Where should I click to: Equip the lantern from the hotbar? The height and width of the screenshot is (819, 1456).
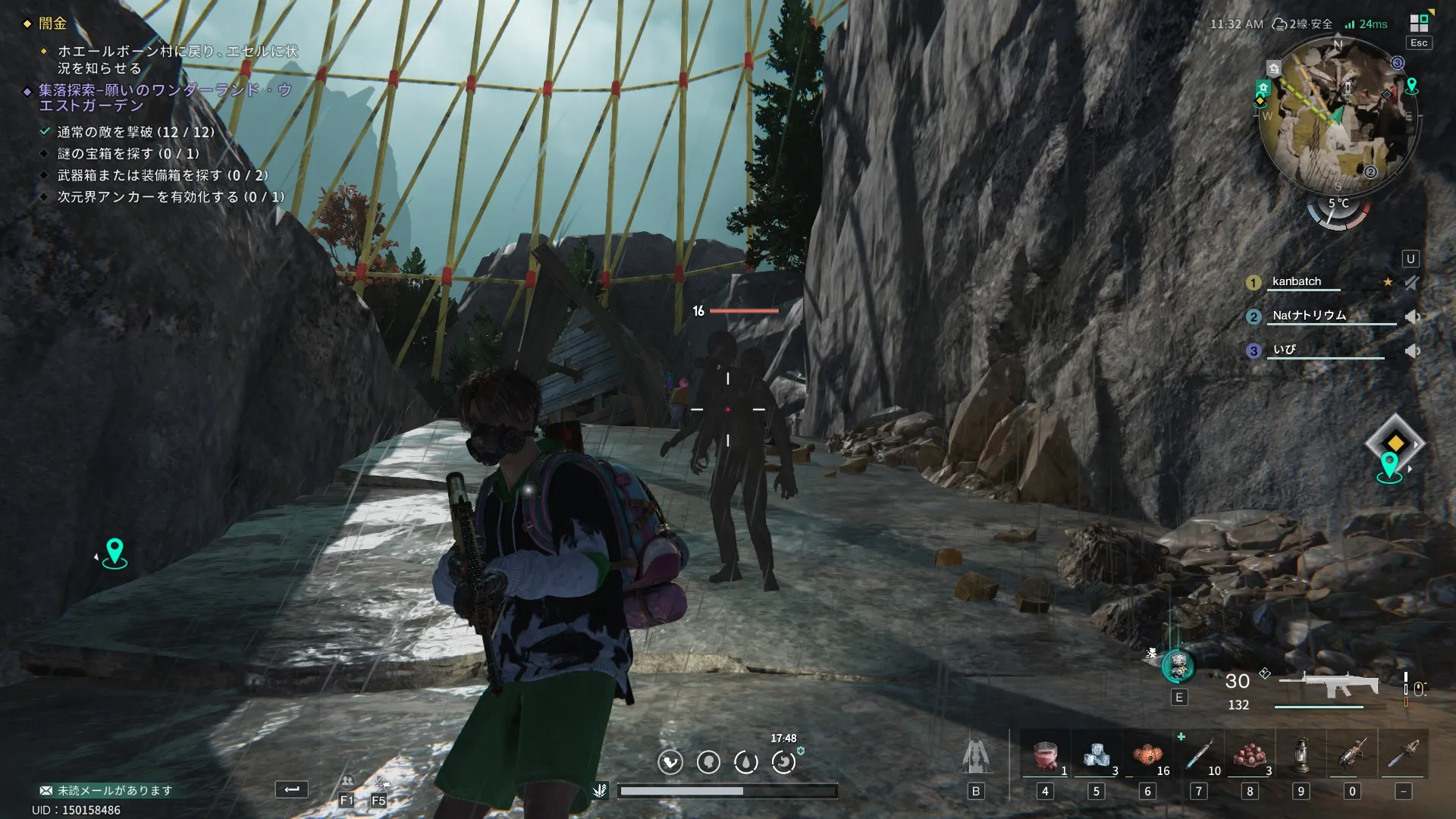click(x=1301, y=756)
